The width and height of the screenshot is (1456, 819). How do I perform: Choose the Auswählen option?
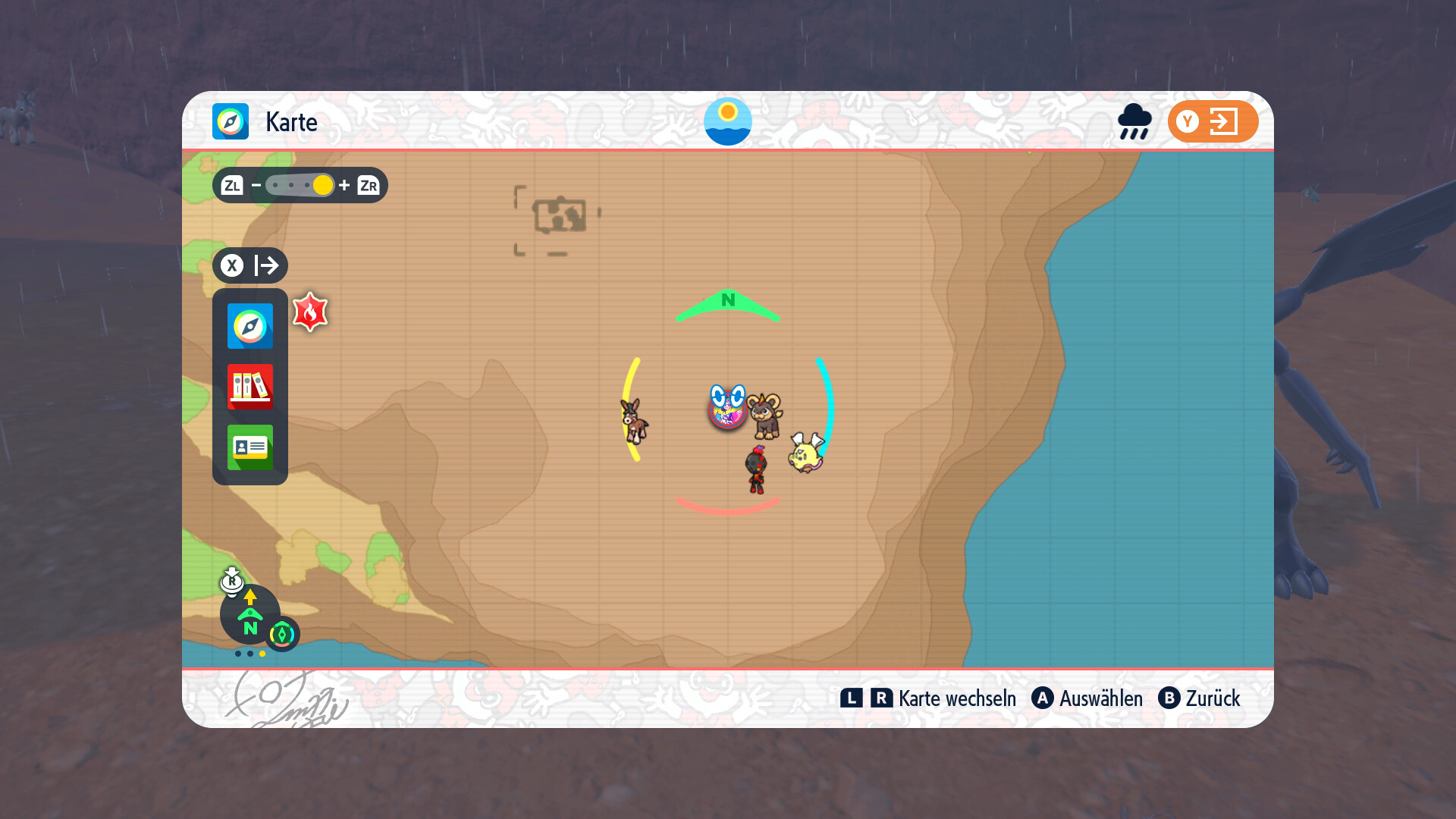[x=1087, y=698]
